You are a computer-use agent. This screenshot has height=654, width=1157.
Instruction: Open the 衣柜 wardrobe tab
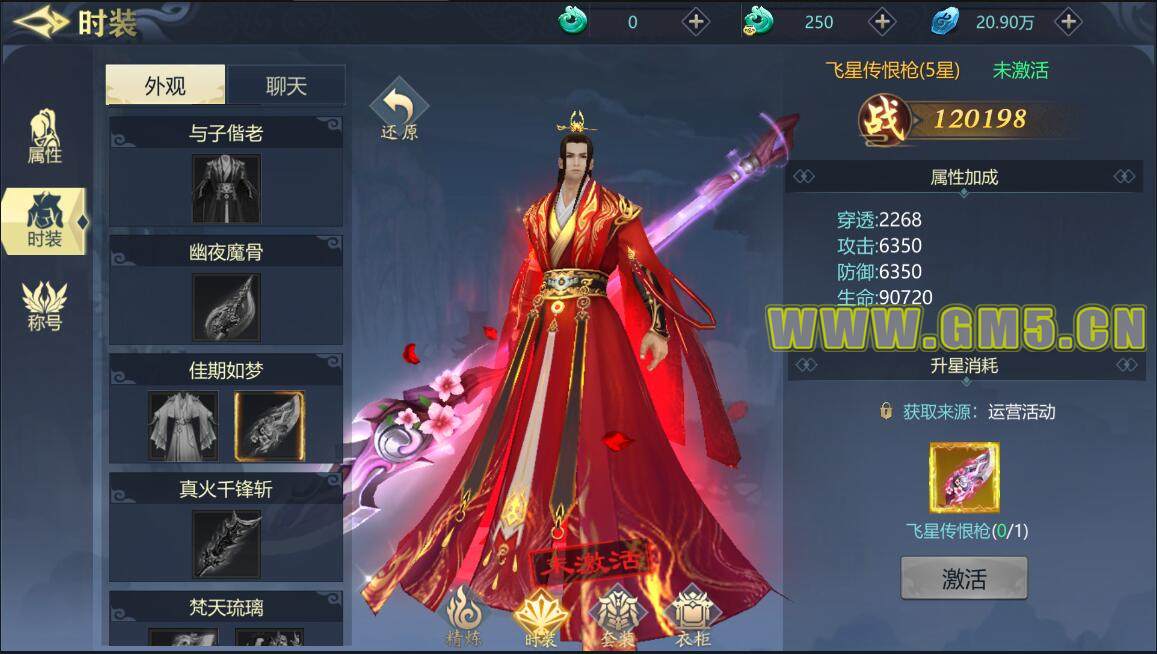pyautogui.click(x=691, y=615)
